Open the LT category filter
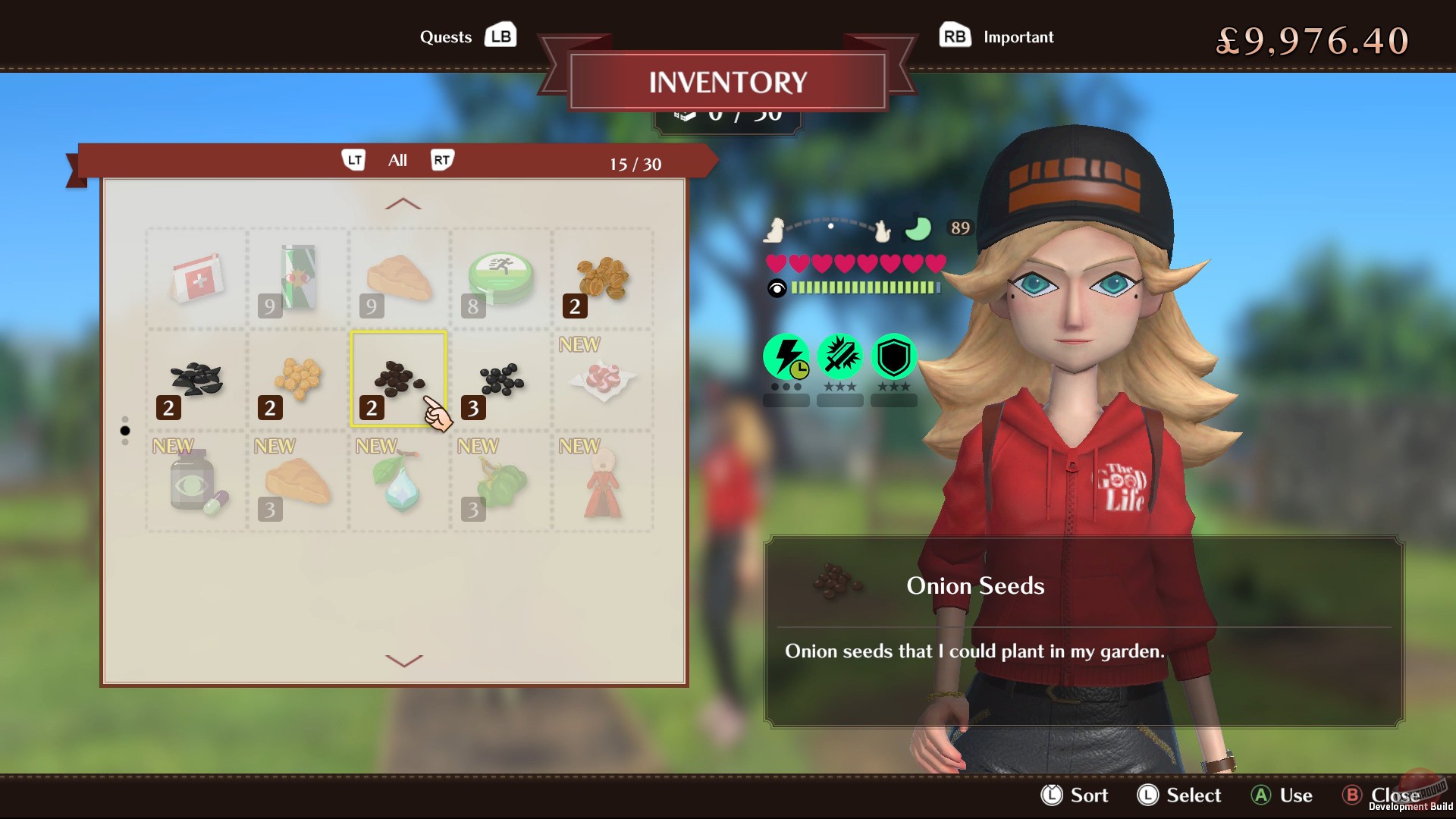The height and width of the screenshot is (819, 1456). click(353, 160)
